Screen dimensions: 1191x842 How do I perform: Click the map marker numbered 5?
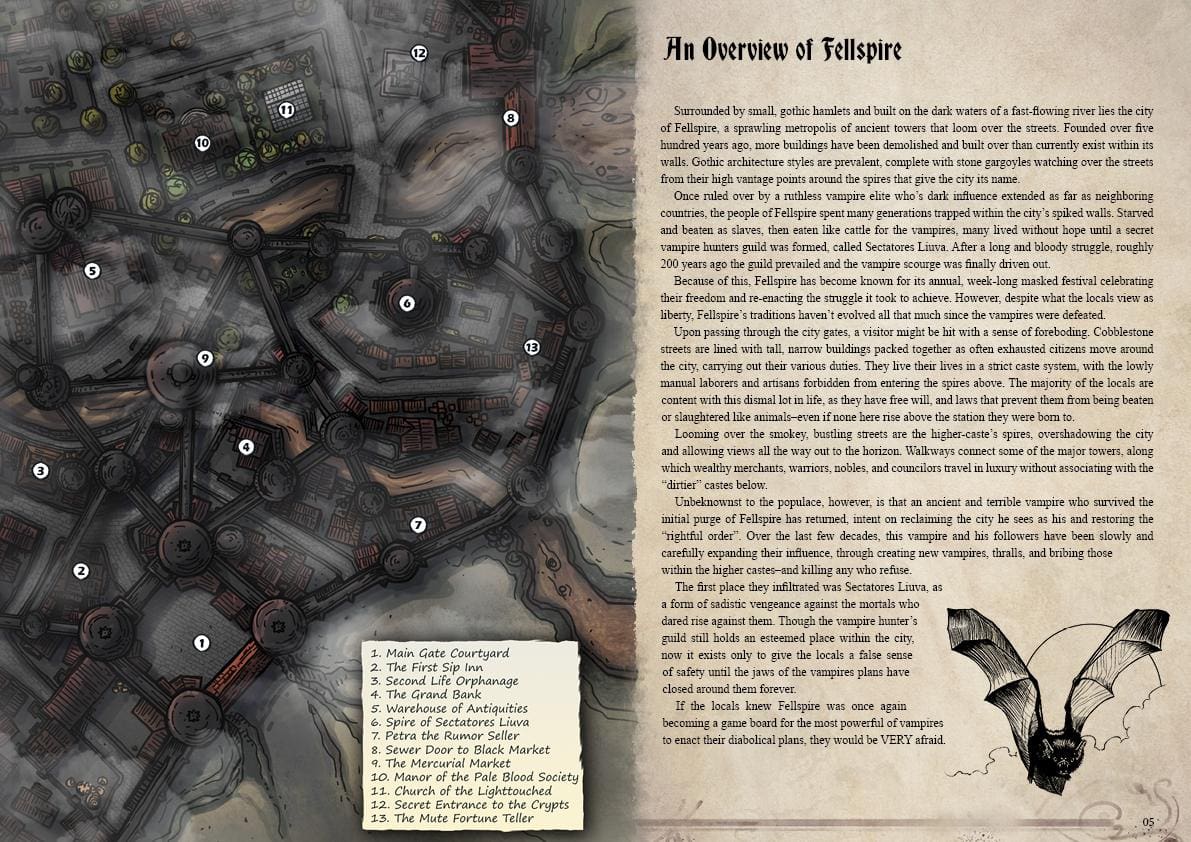pyautogui.click(x=92, y=270)
